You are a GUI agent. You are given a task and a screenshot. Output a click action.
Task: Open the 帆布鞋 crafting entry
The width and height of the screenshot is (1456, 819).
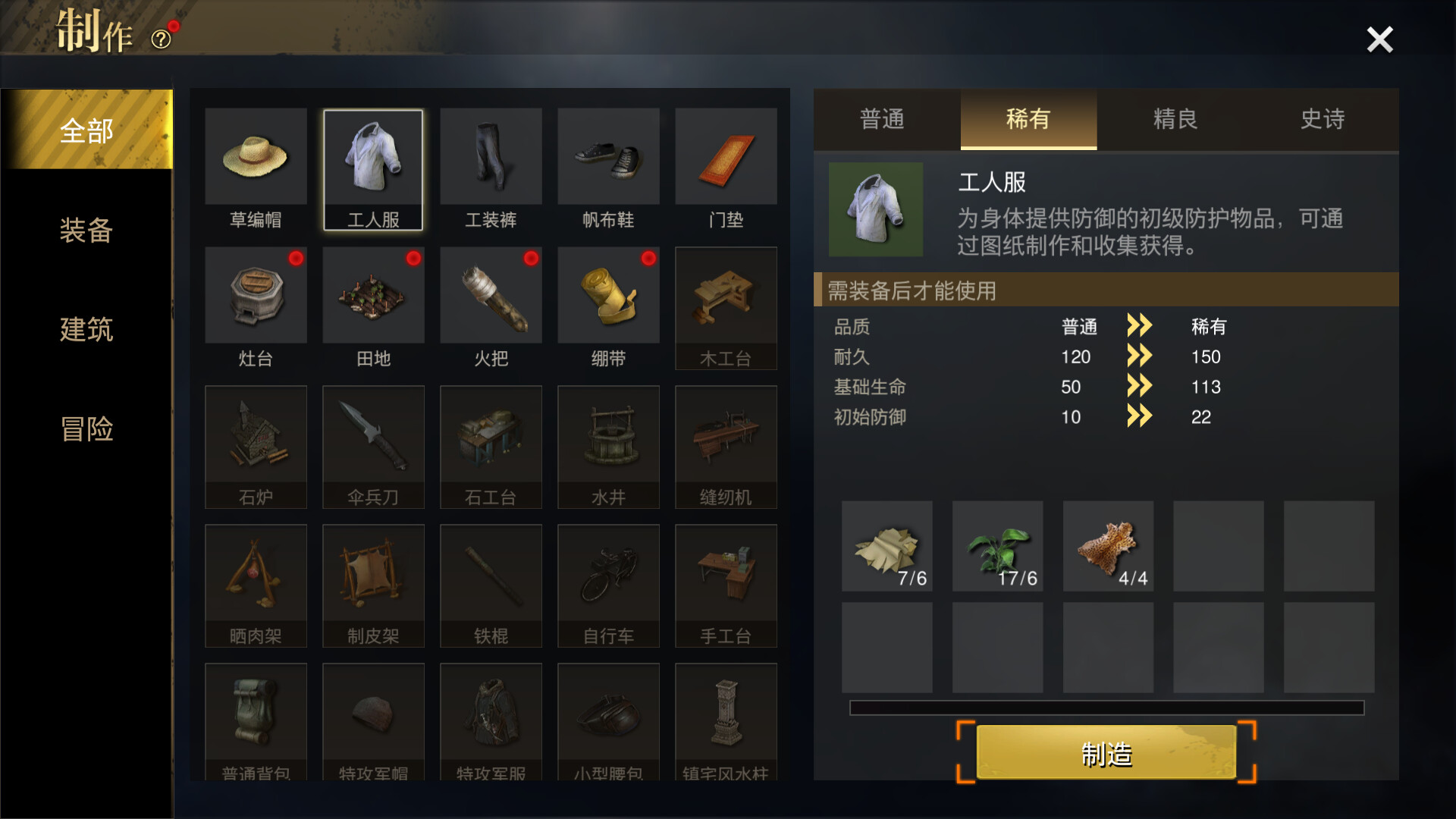coord(608,157)
